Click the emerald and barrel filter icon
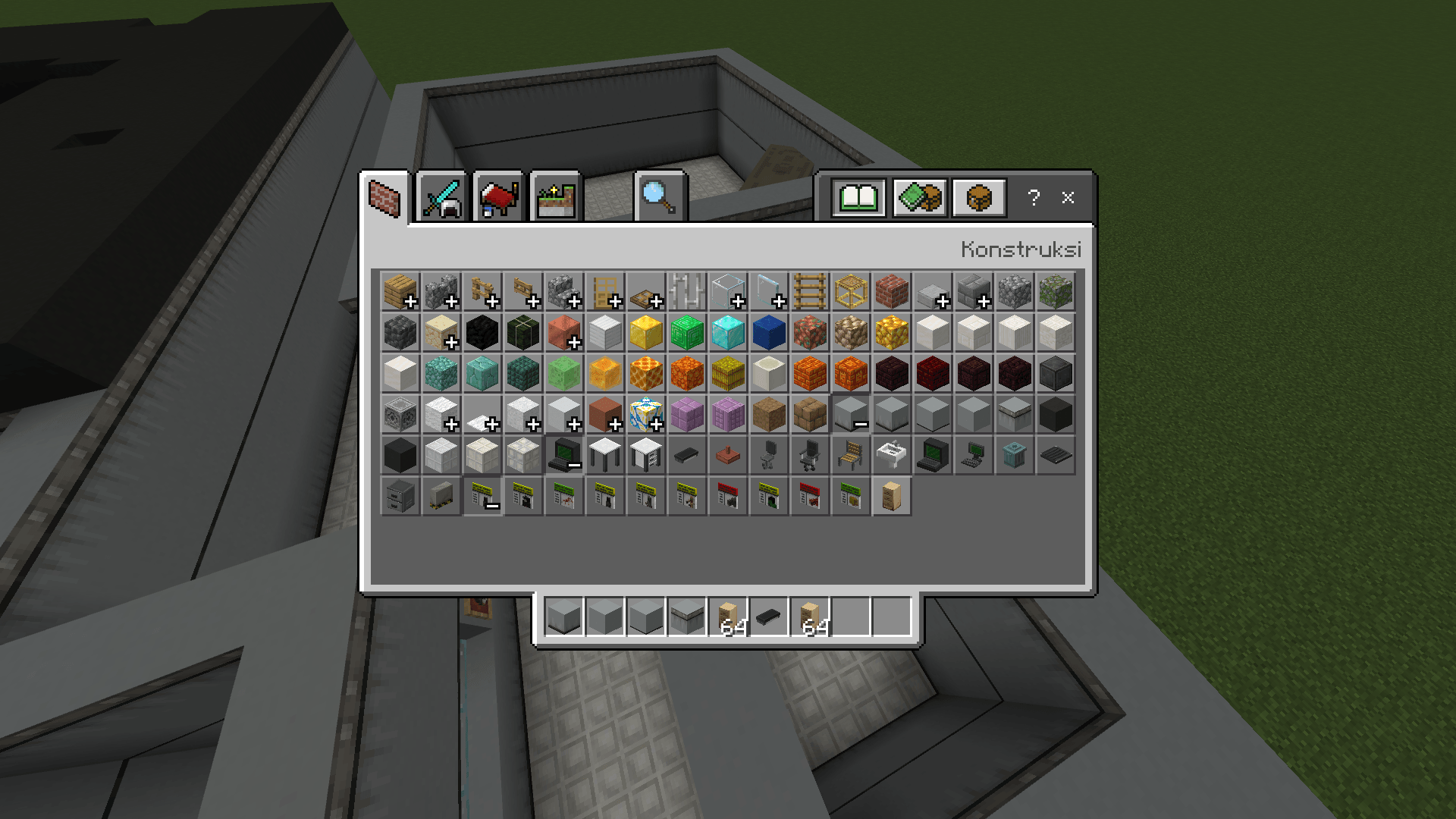 tap(919, 197)
